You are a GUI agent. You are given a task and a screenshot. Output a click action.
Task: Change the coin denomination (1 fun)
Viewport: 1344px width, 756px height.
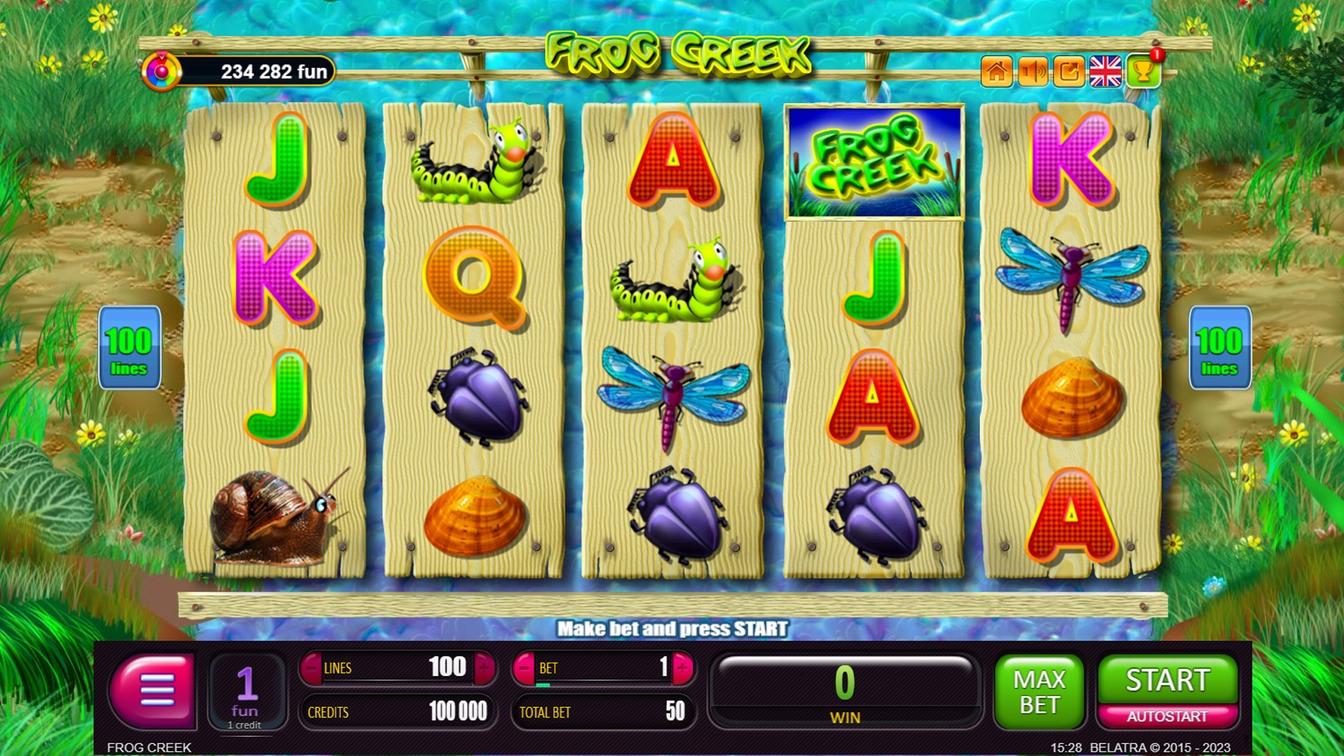click(246, 692)
